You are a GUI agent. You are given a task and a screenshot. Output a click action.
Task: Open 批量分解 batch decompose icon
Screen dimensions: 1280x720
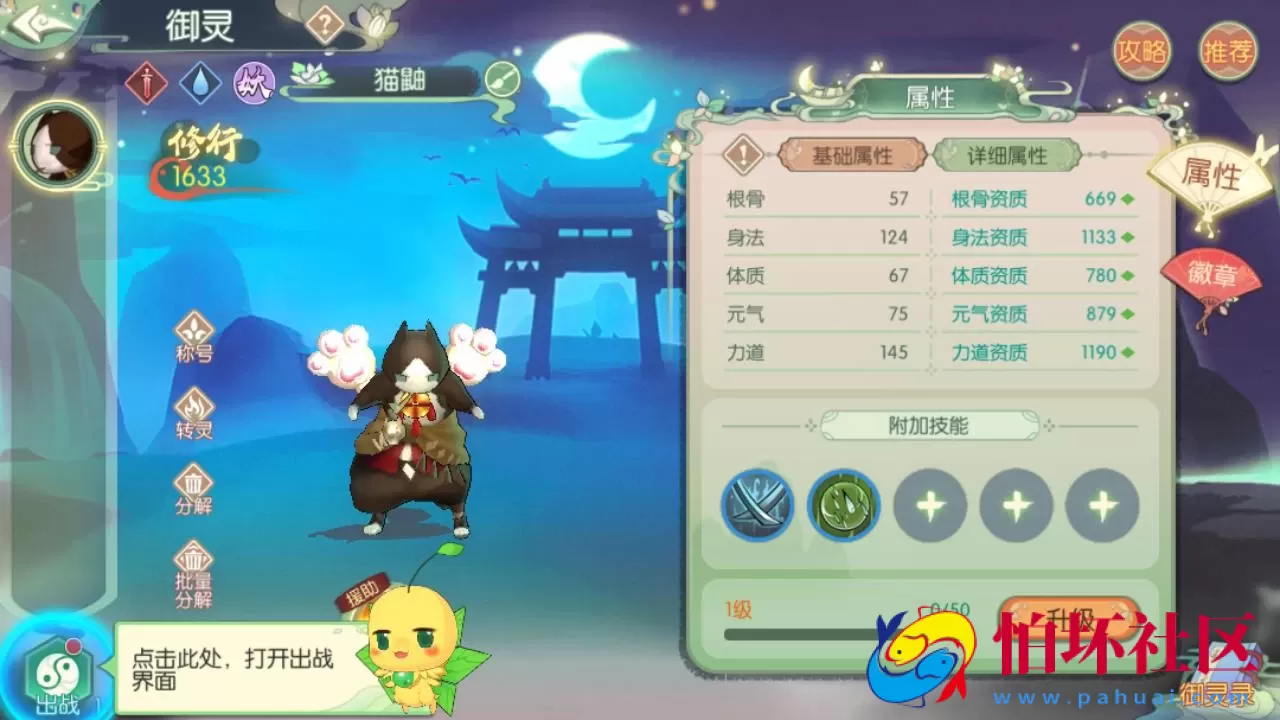(x=192, y=558)
